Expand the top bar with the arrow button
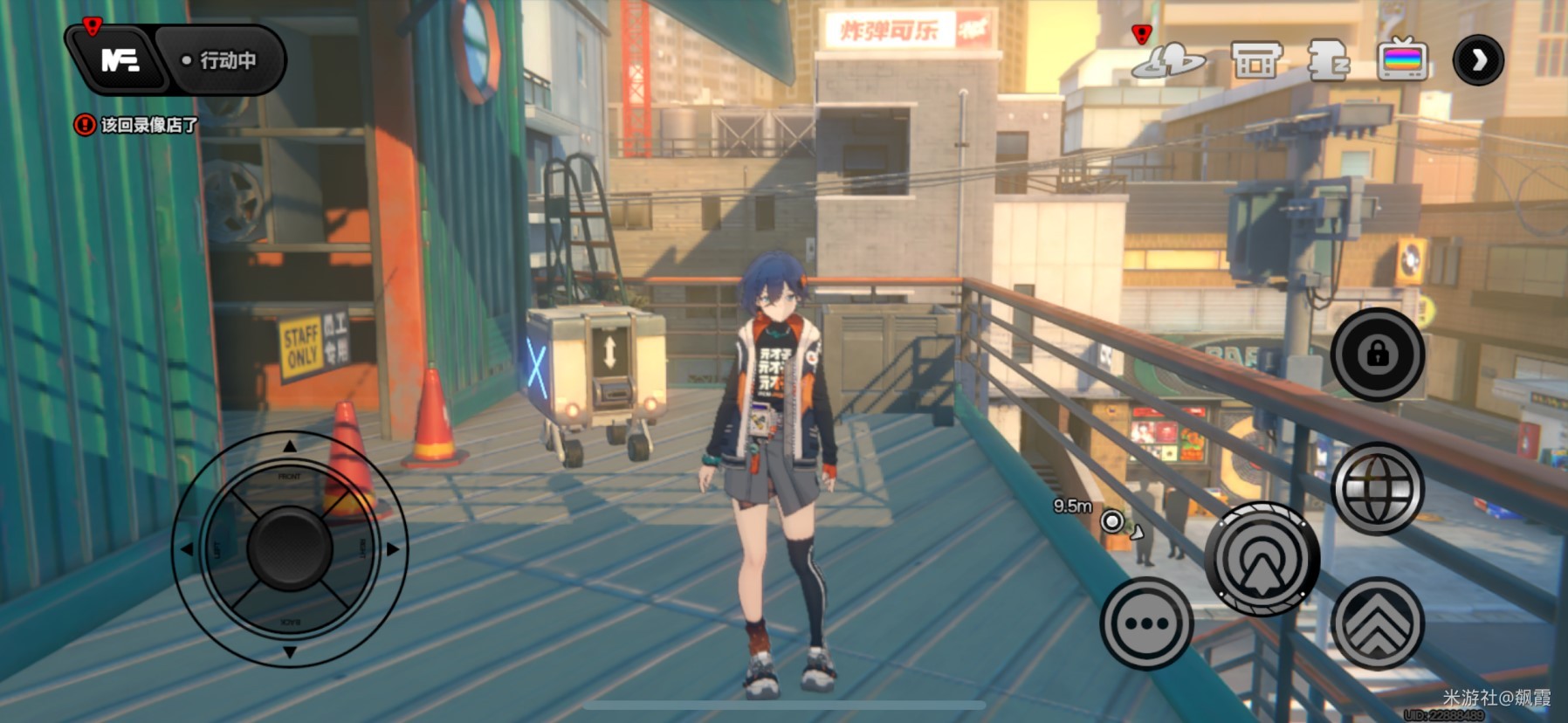Viewport: 1568px width, 723px height. click(x=1478, y=60)
